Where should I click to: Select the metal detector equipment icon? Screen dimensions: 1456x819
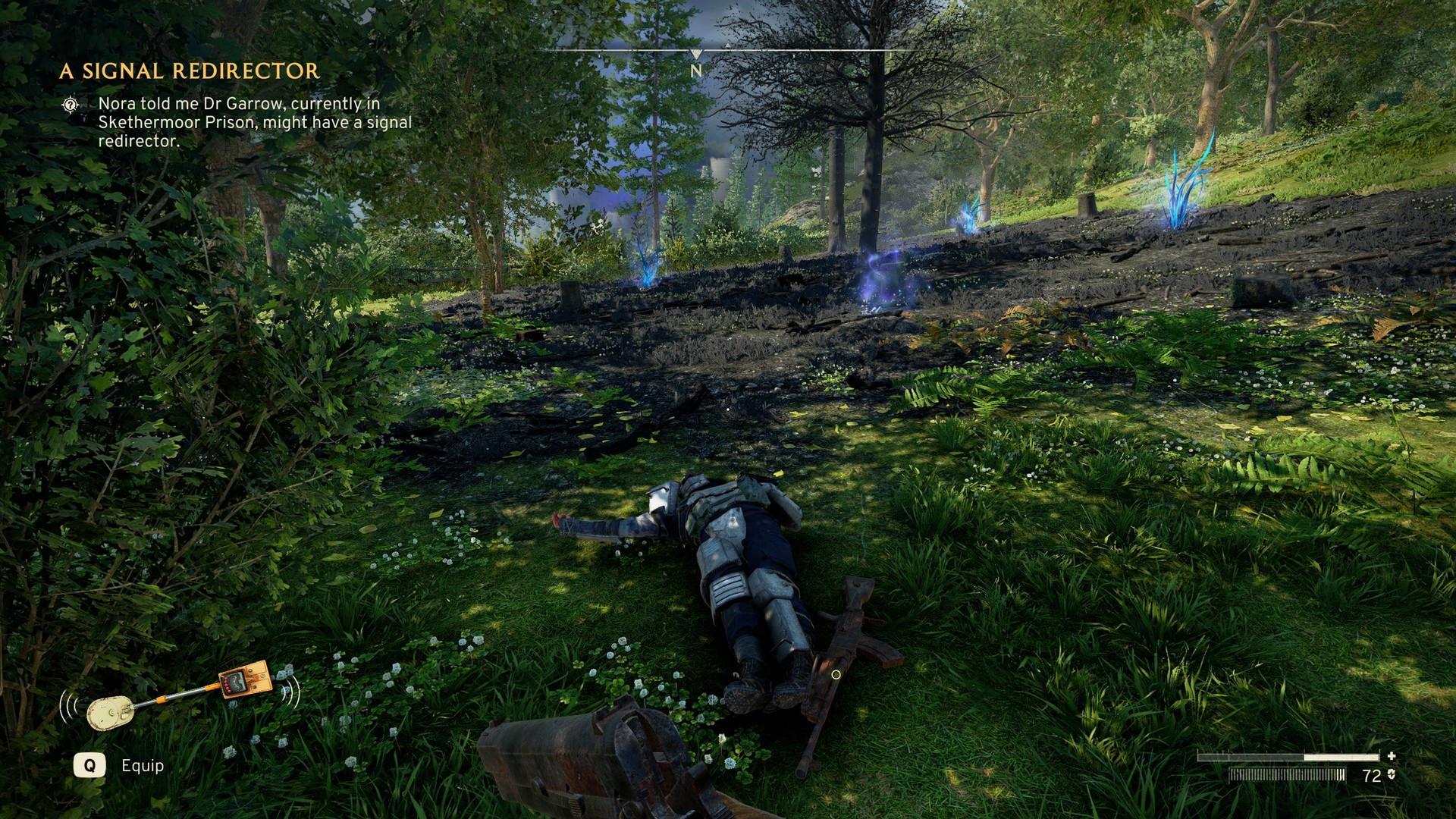coord(180,695)
